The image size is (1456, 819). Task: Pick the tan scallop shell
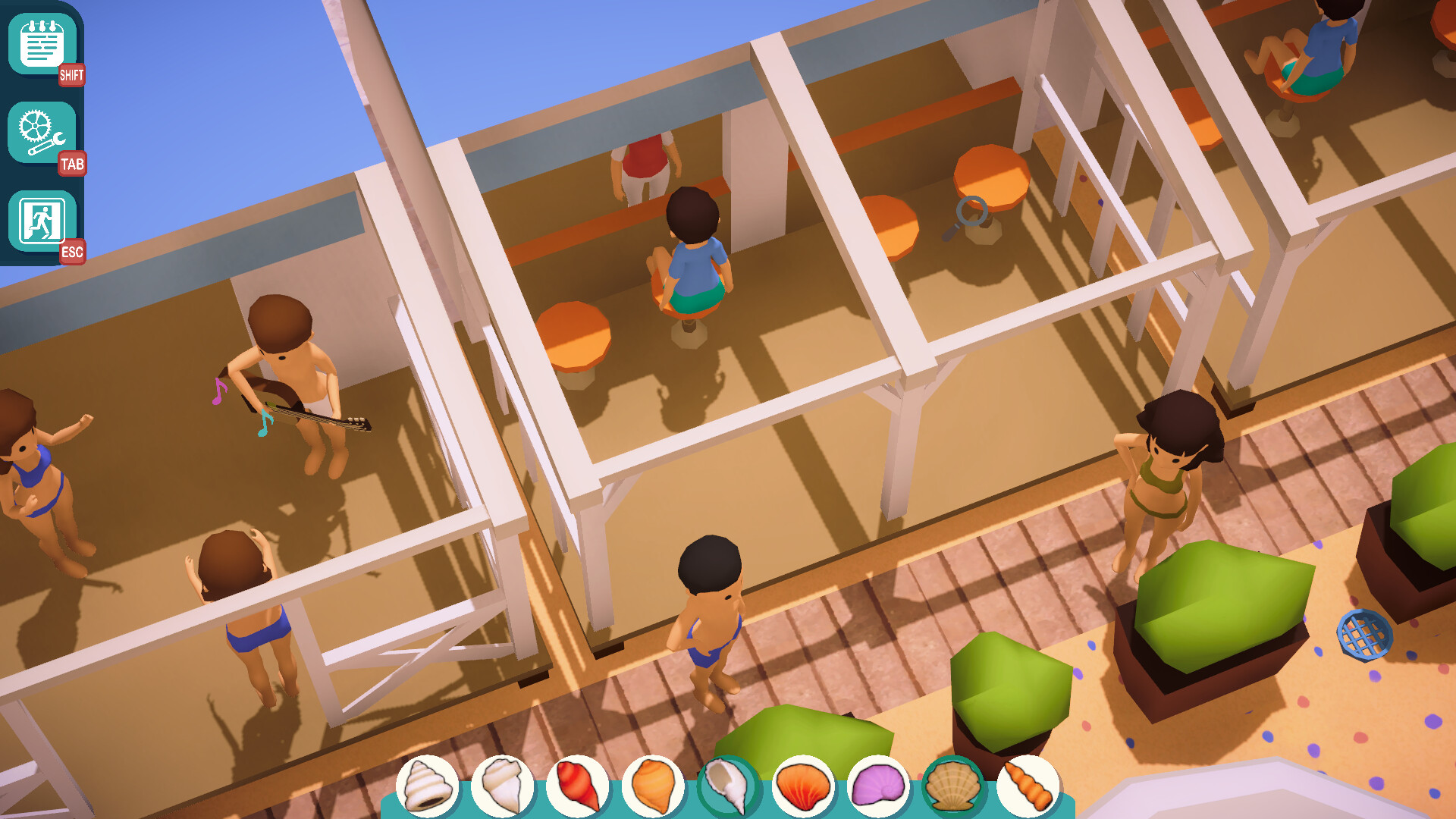[952, 786]
